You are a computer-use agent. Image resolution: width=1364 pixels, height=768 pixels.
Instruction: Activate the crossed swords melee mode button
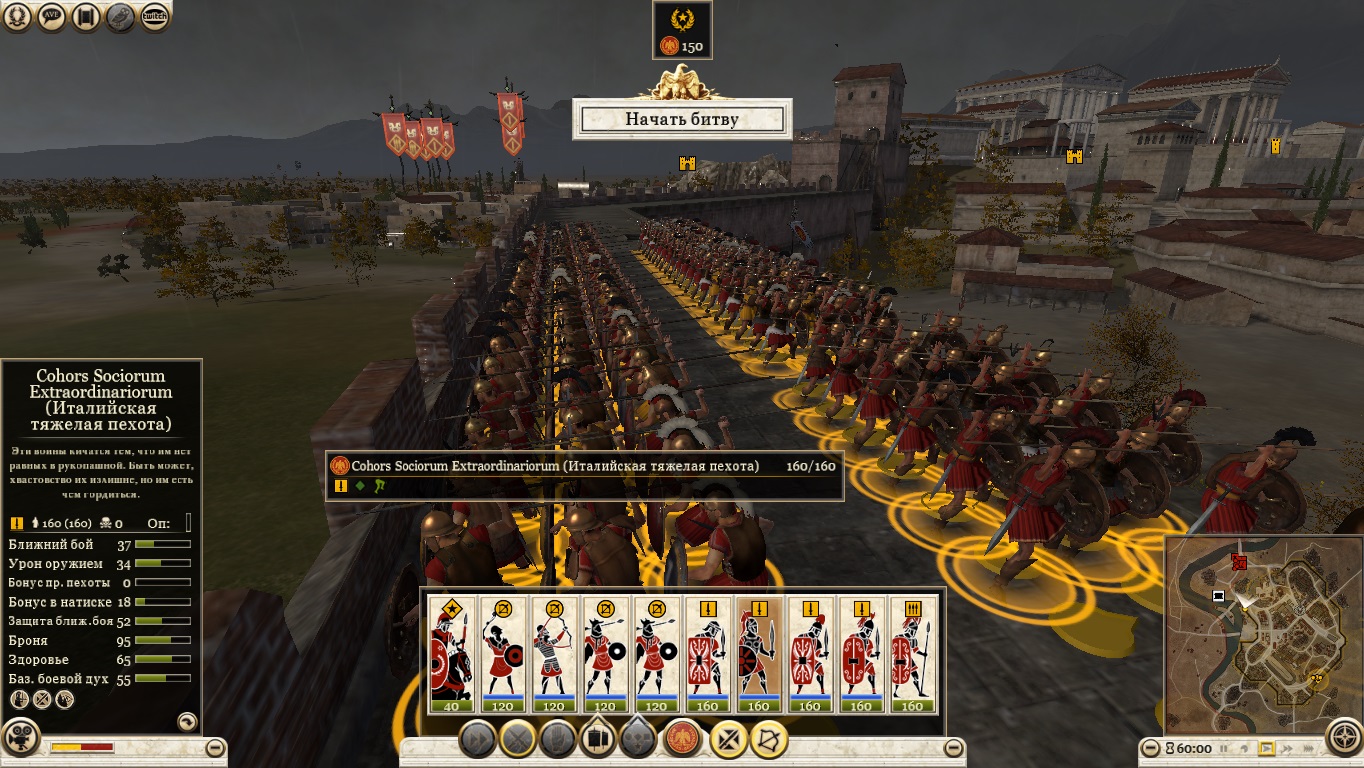729,739
